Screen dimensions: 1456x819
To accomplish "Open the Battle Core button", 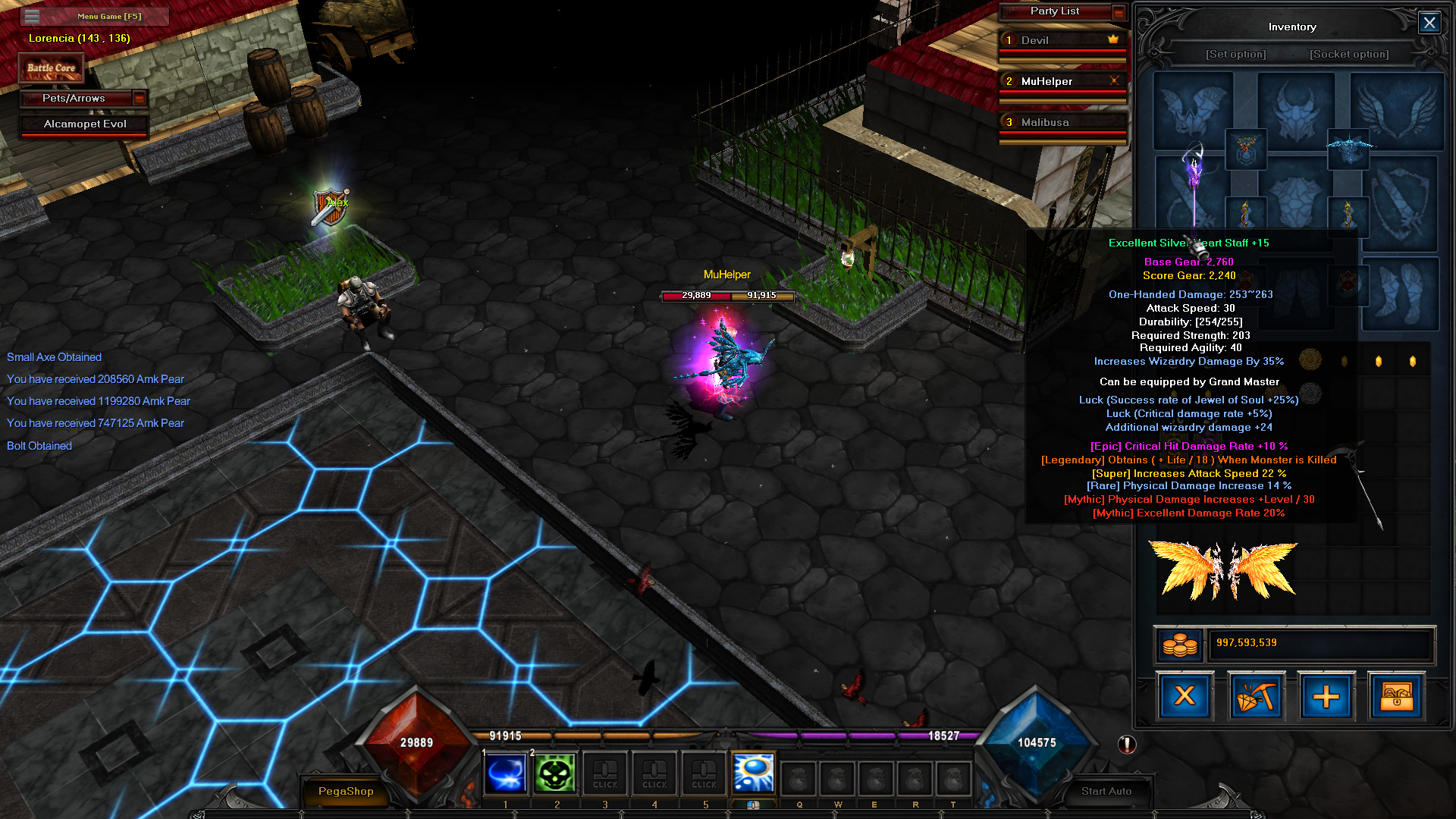I will click(51, 67).
